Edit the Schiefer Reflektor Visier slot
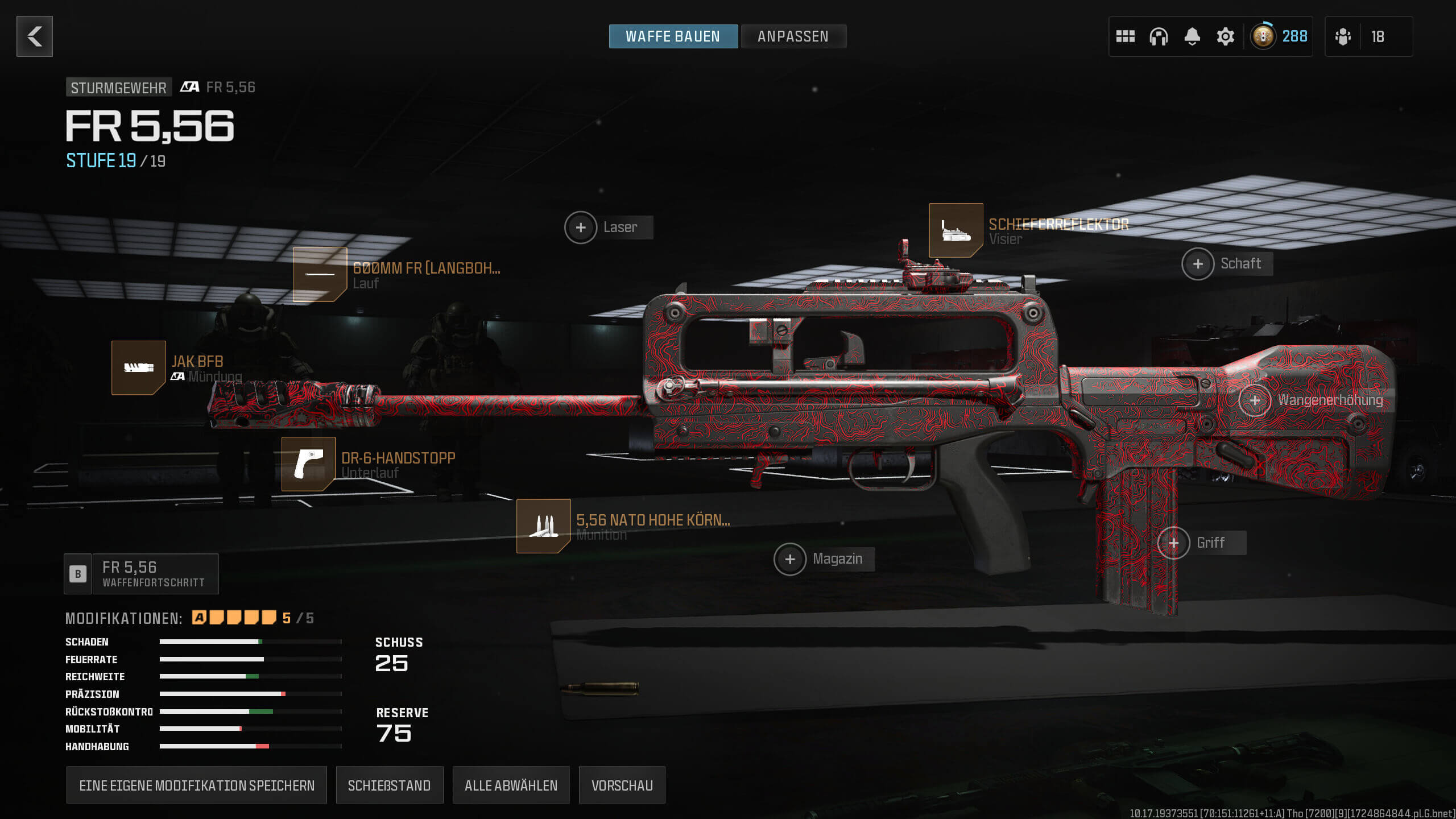 (x=955, y=230)
